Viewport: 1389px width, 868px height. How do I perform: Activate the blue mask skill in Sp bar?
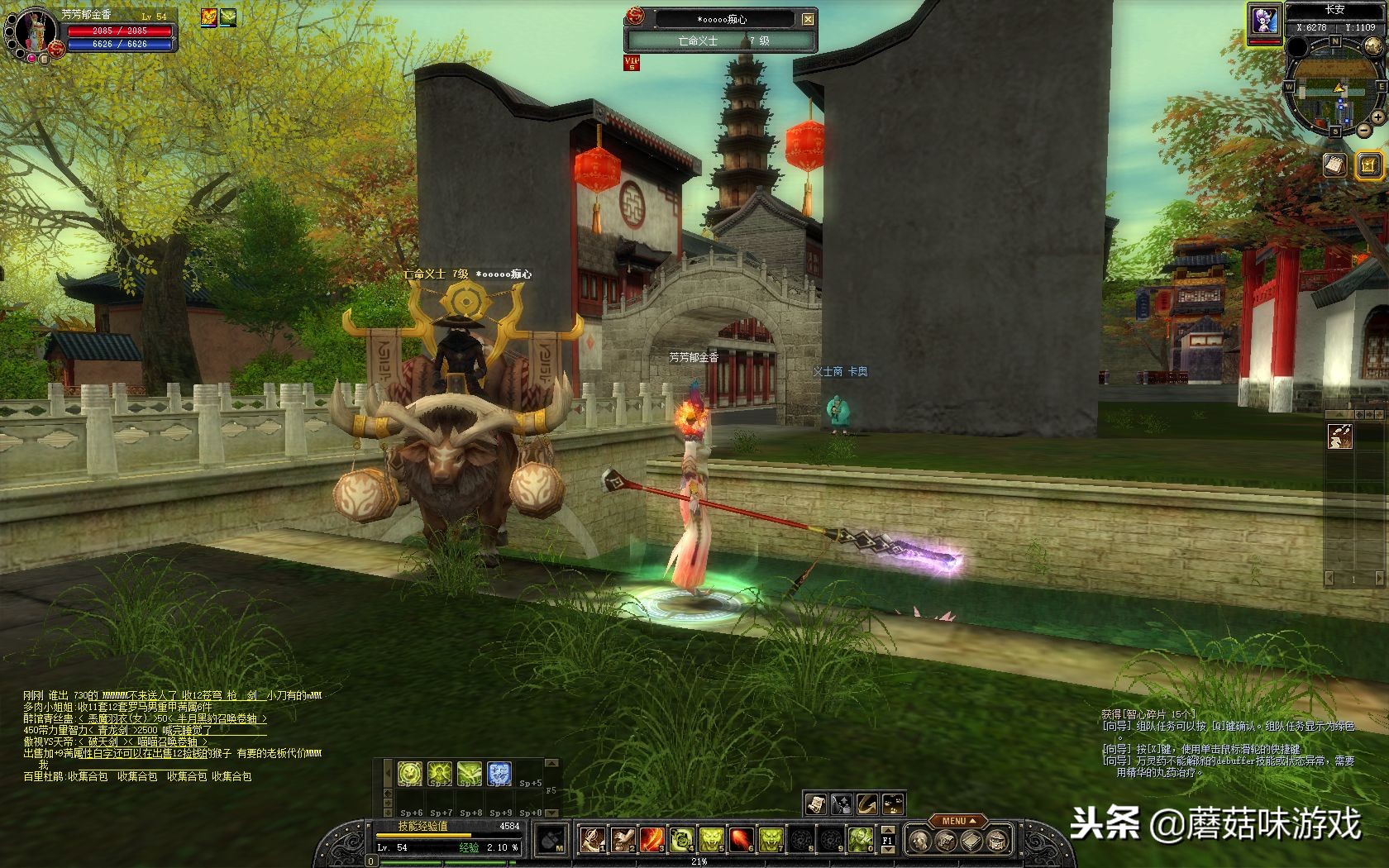click(499, 774)
